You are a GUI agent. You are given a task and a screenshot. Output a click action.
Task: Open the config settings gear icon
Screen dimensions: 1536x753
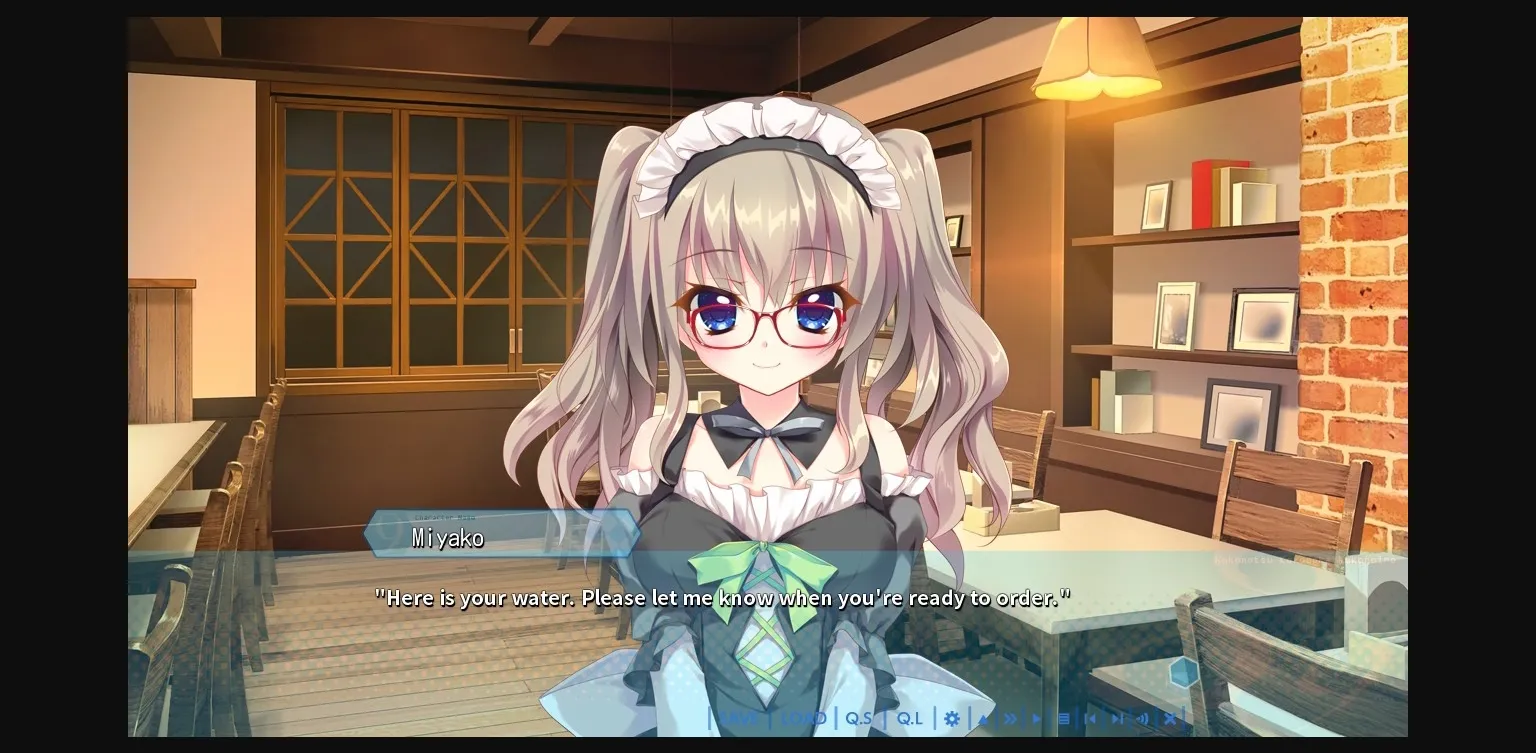click(x=952, y=718)
